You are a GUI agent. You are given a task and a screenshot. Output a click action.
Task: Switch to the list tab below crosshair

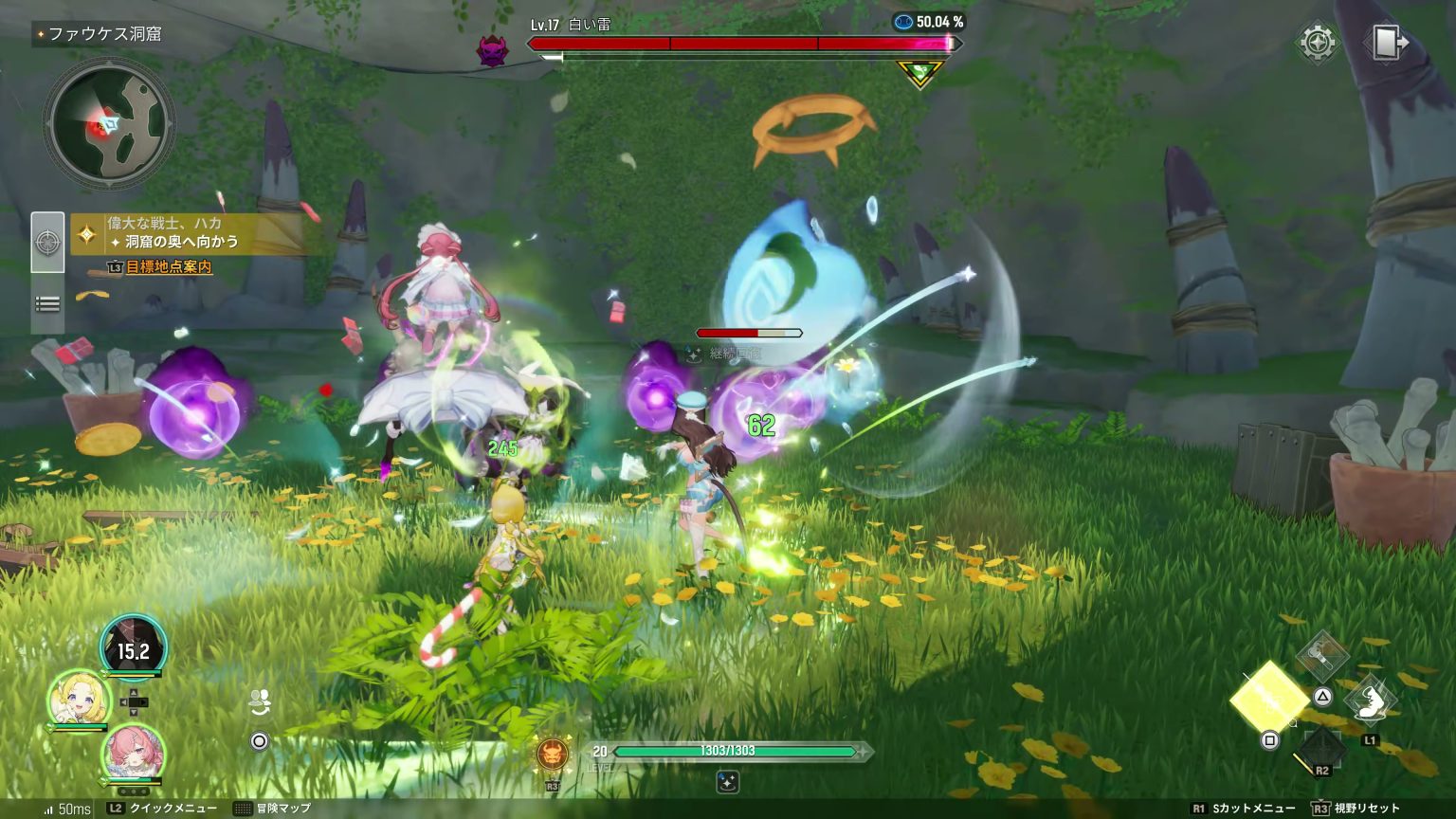click(x=47, y=304)
